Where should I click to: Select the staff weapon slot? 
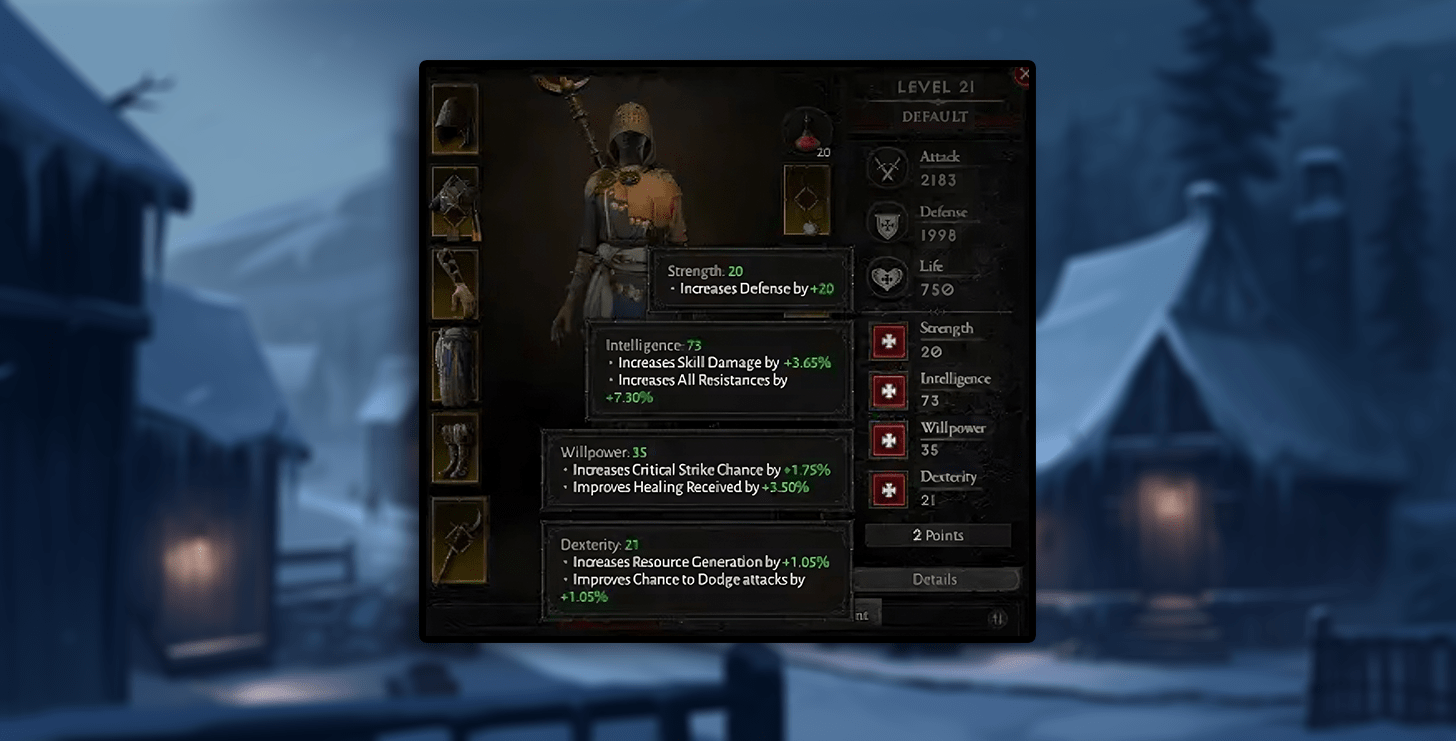pyautogui.click(x=459, y=541)
